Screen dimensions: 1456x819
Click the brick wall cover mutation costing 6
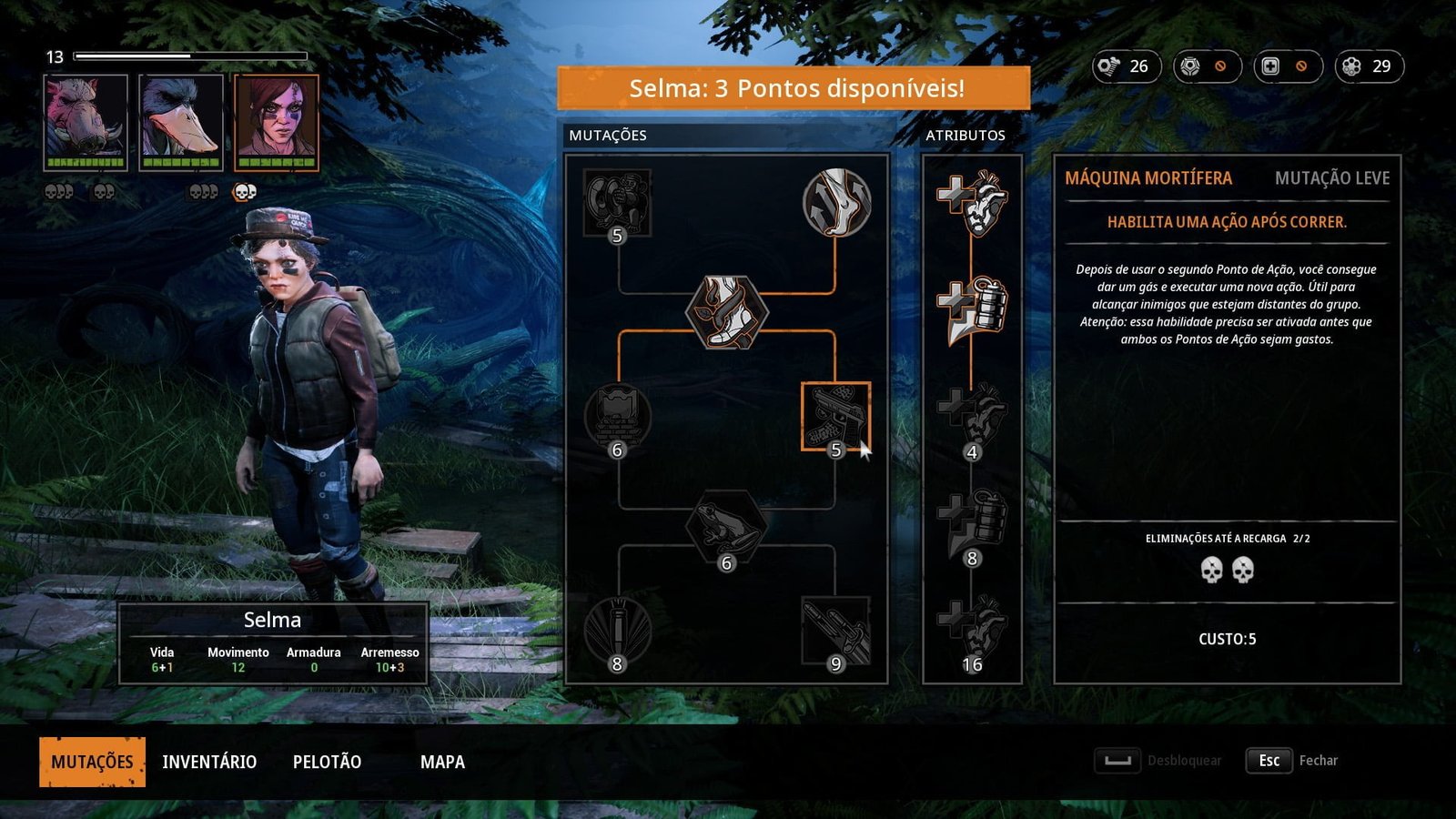(618, 417)
